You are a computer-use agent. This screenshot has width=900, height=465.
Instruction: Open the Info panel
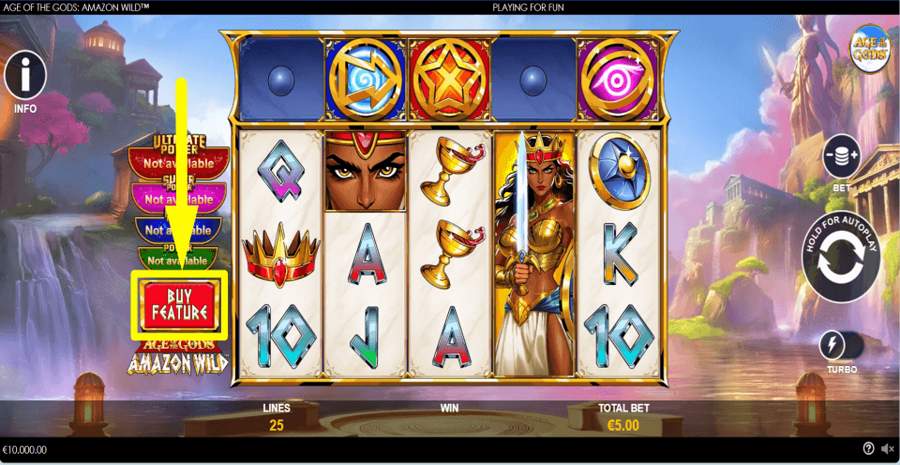pos(26,75)
